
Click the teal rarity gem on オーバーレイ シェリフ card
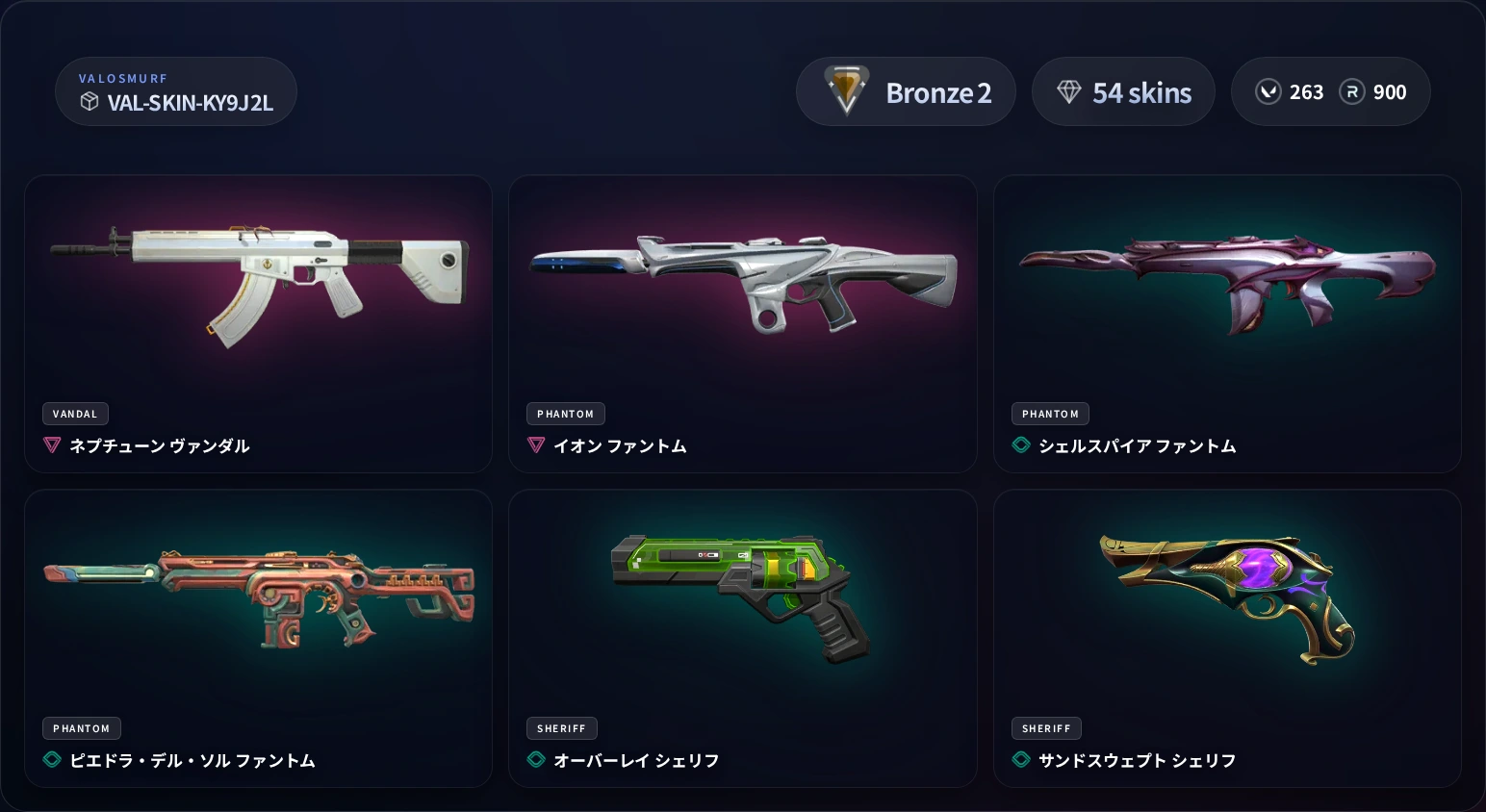point(536,760)
